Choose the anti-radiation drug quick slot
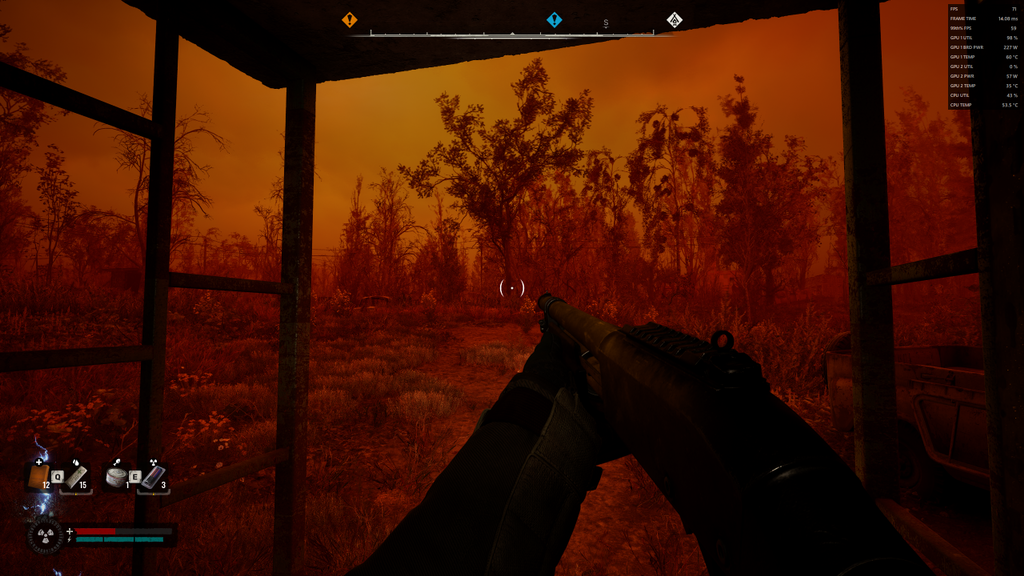This screenshot has width=1024, height=576. 152,477
